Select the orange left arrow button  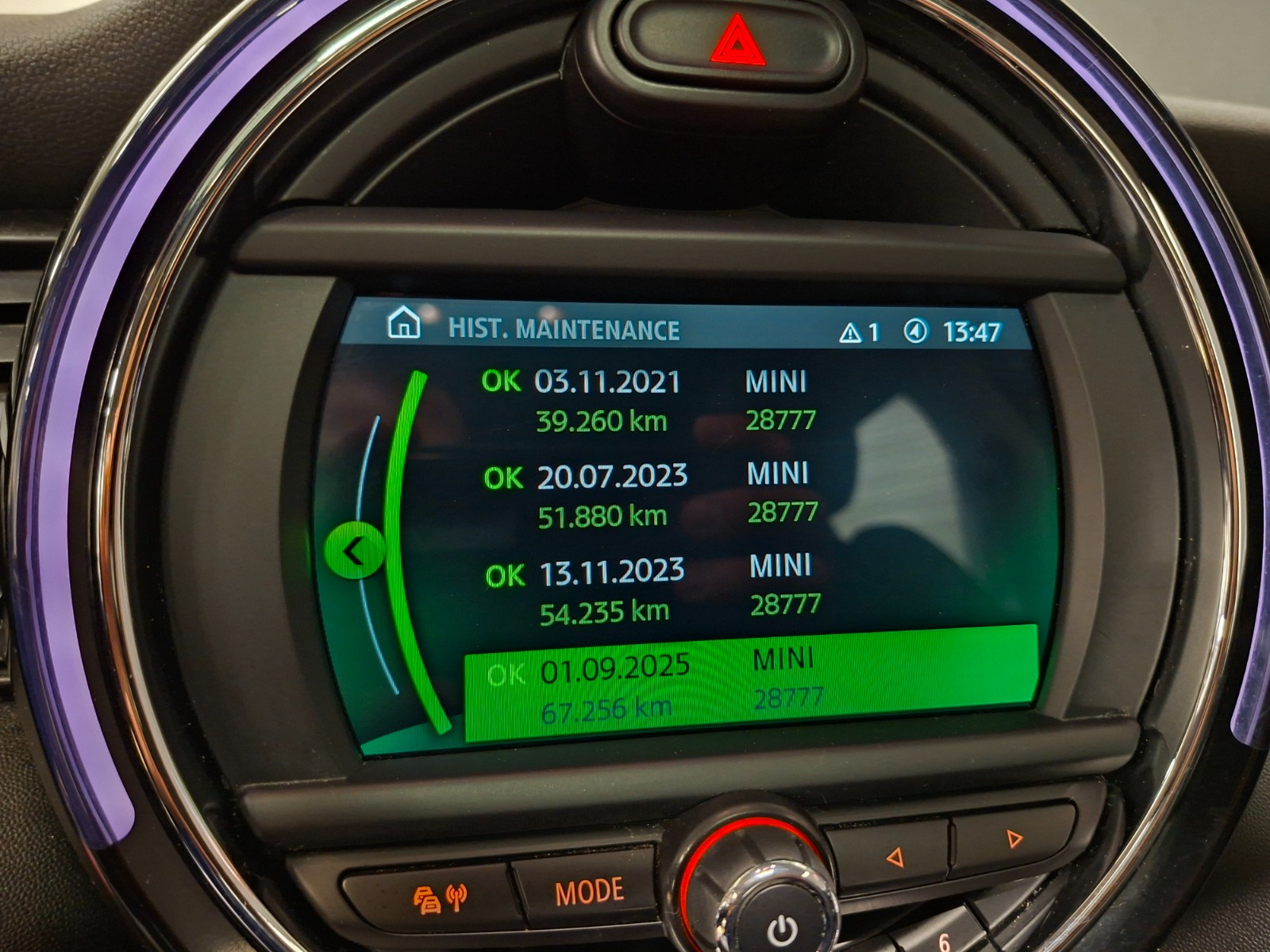pos(895,857)
